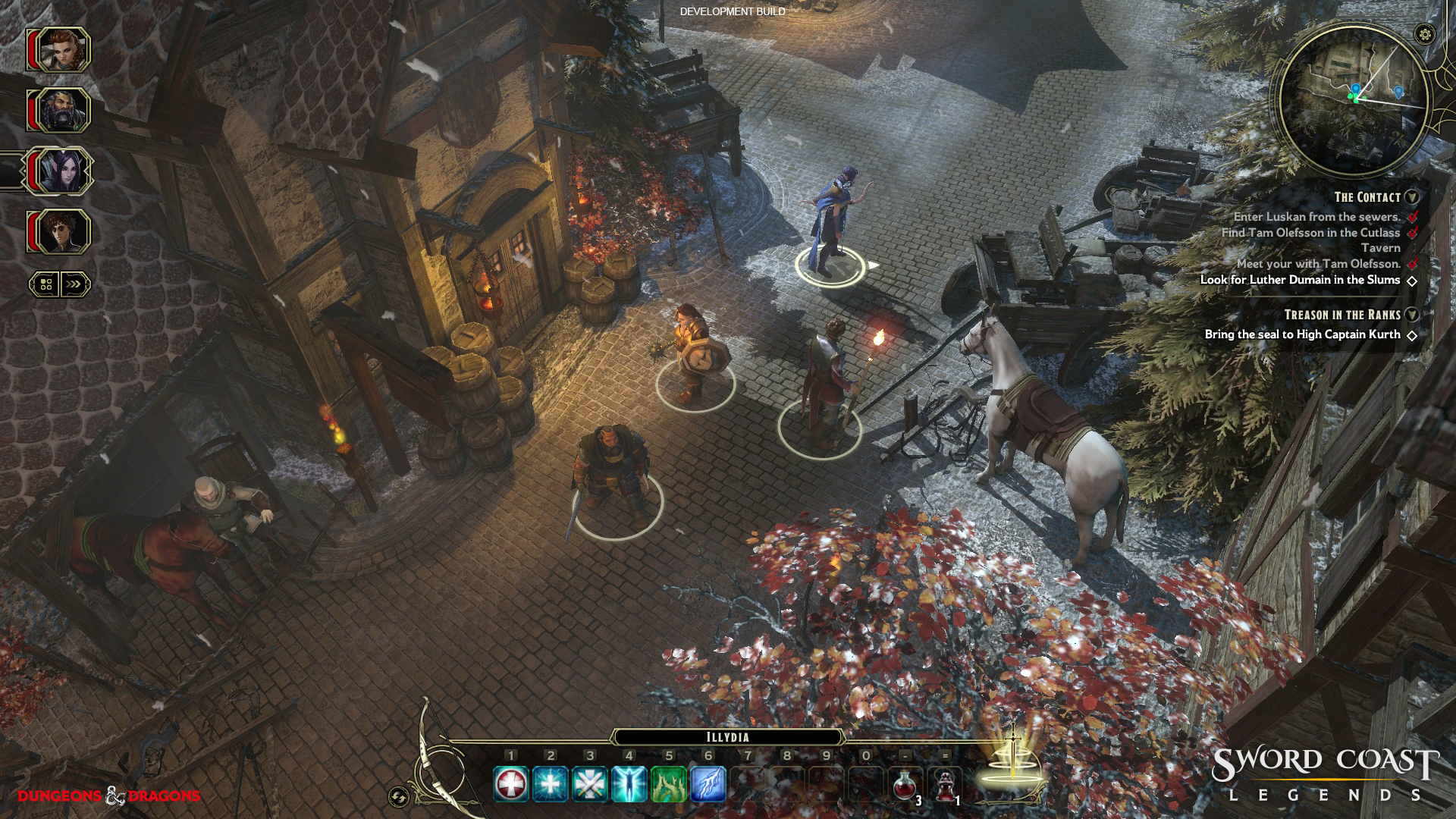Use the round red health potion

(x=905, y=784)
